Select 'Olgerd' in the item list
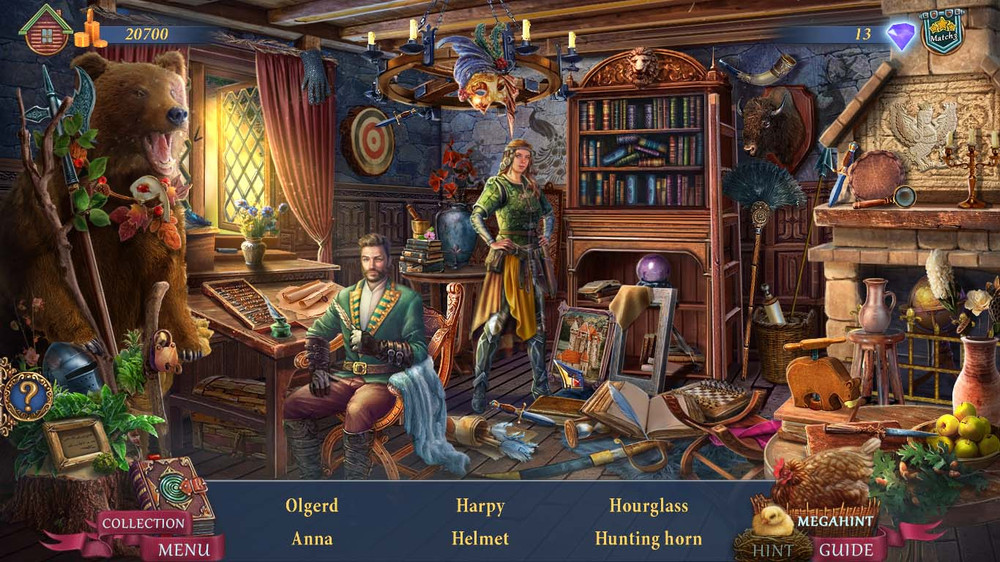 click(x=312, y=506)
